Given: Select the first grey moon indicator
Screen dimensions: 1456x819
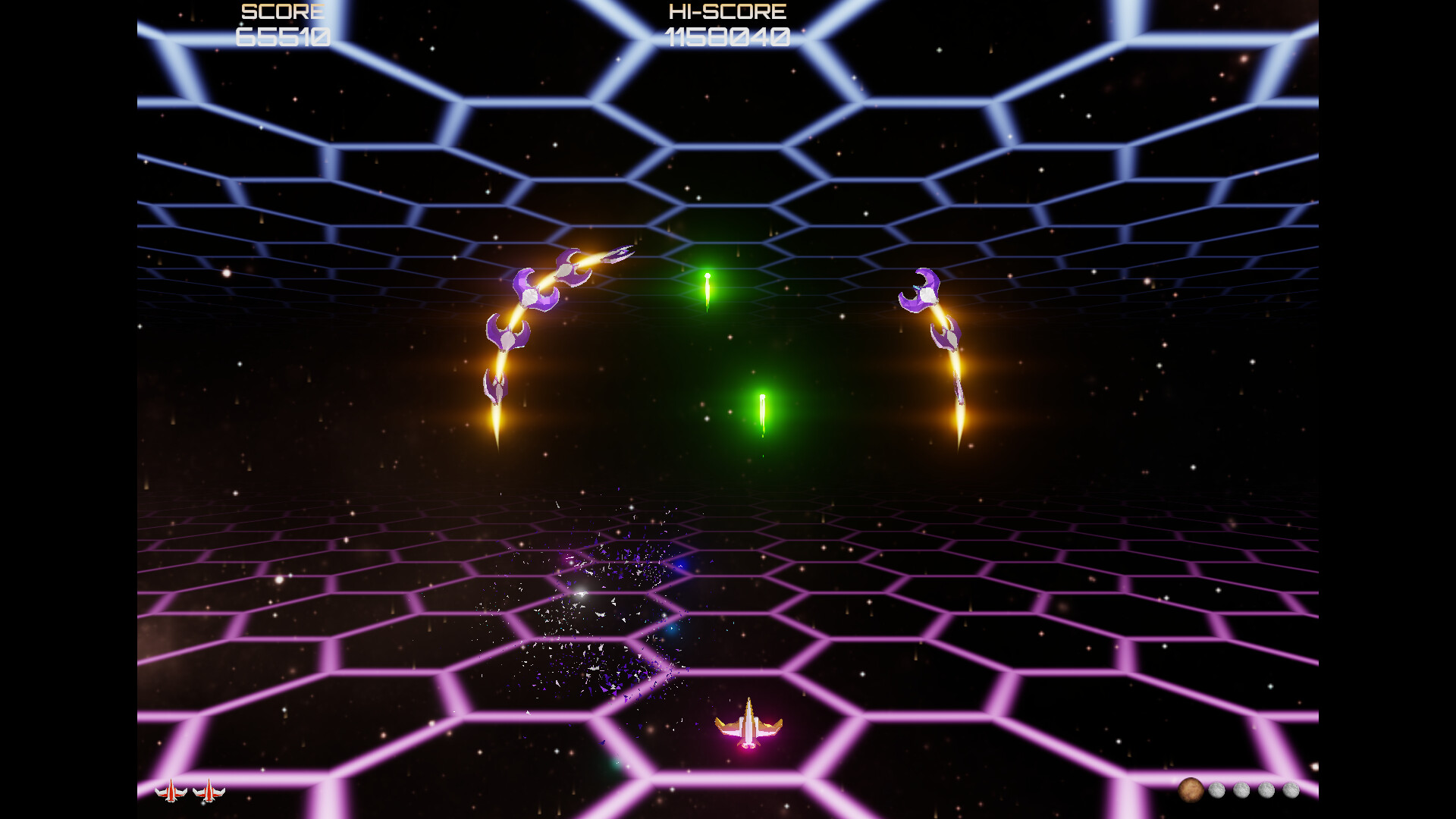Looking at the screenshot, I should (1216, 789).
